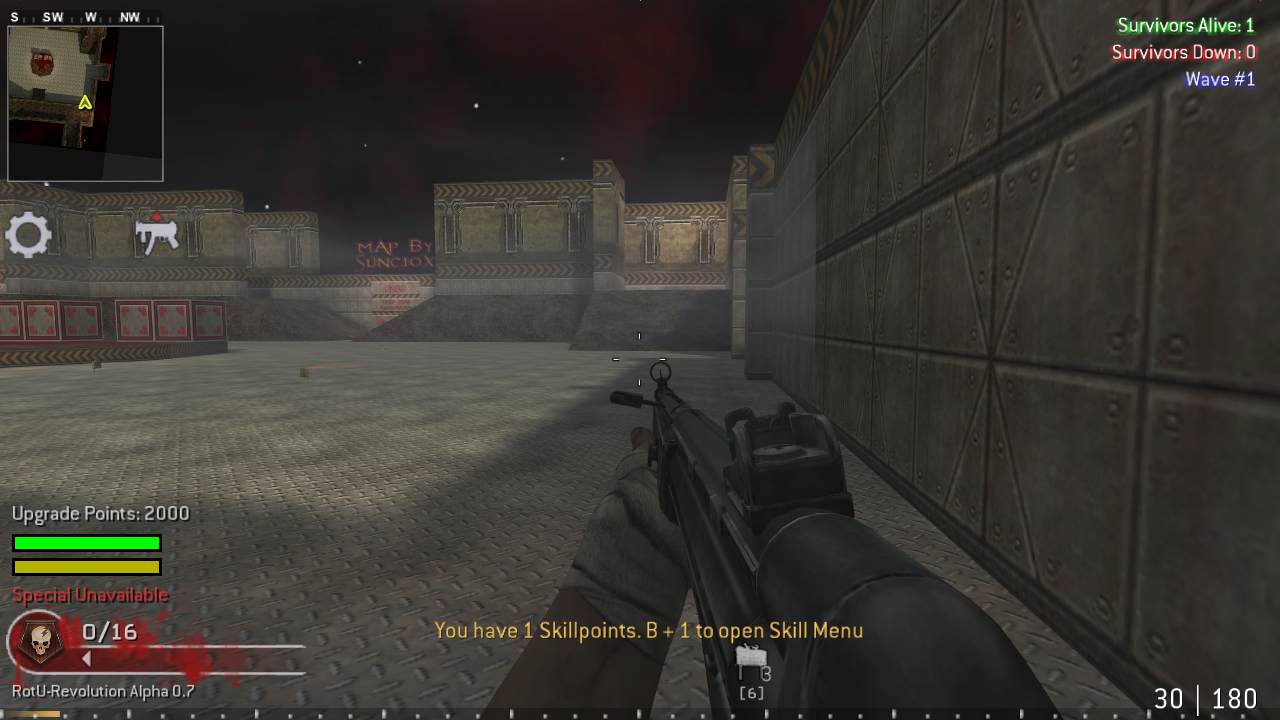Image resolution: width=1280 pixels, height=720 pixels.
Task: Expand the minimap in the top left corner
Action: 85,102
